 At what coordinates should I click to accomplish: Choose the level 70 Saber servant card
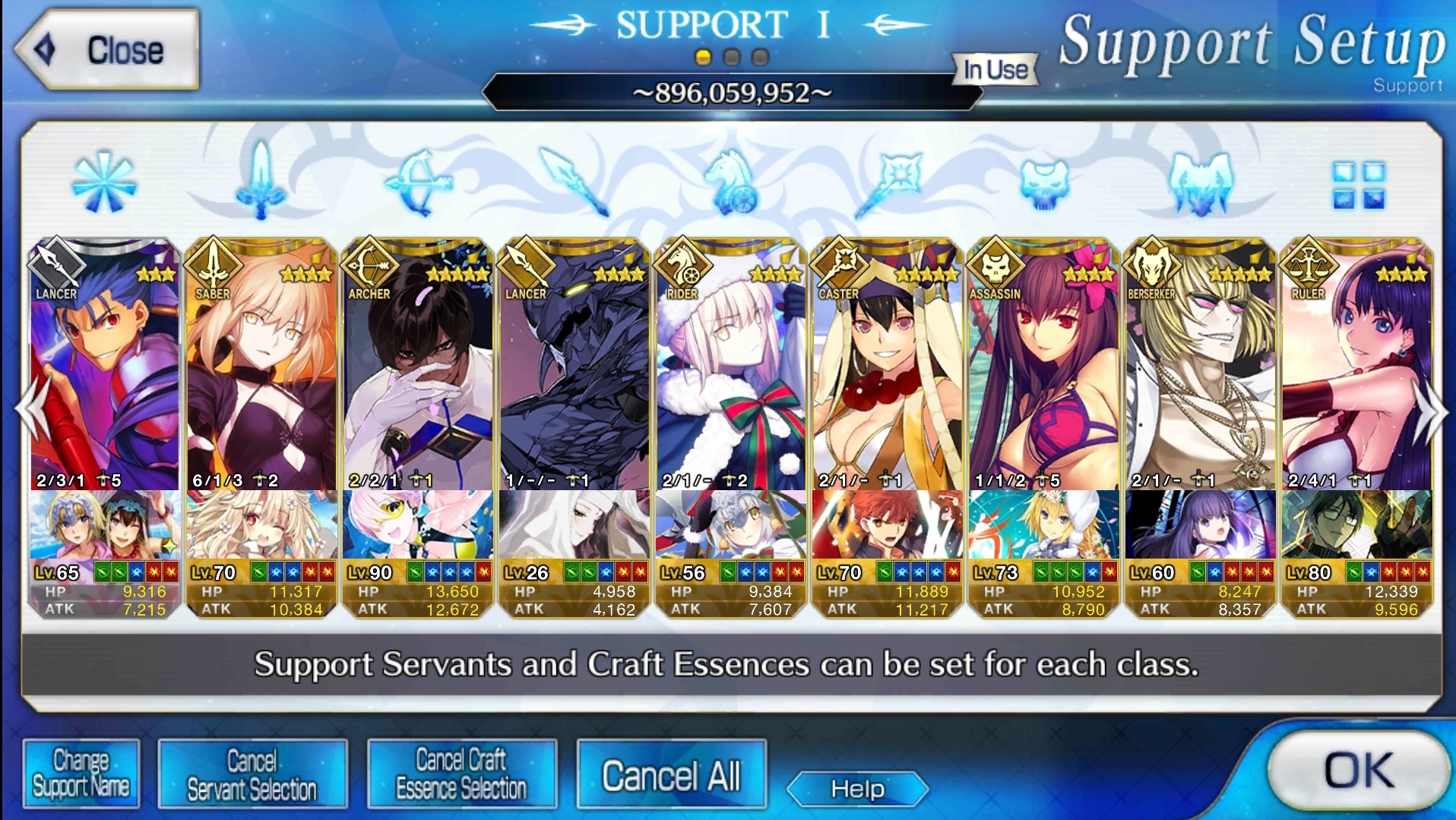pyautogui.click(x=261, y=372)
